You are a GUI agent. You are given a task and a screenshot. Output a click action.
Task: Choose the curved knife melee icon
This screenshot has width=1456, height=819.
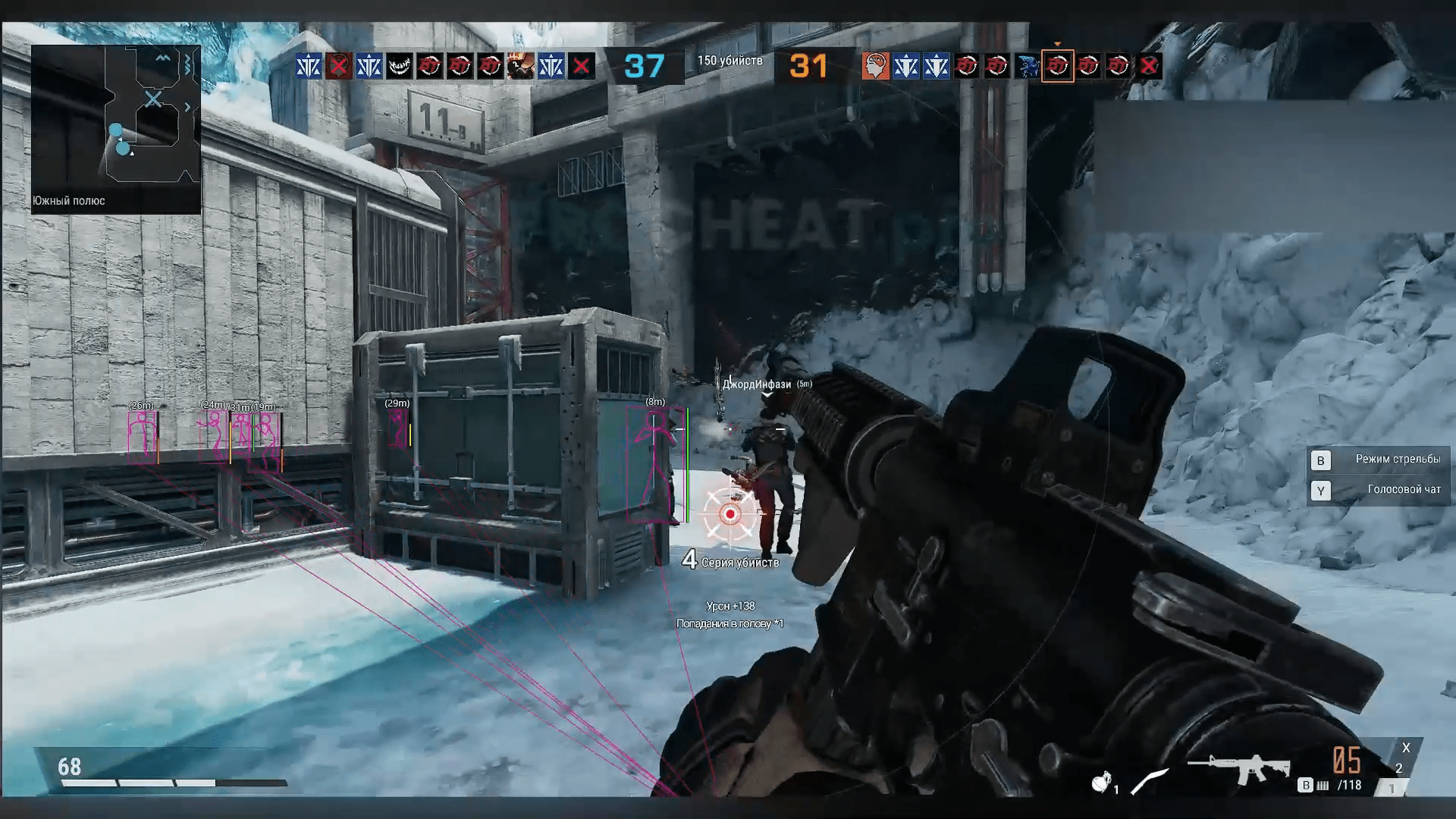(1149, 782)
